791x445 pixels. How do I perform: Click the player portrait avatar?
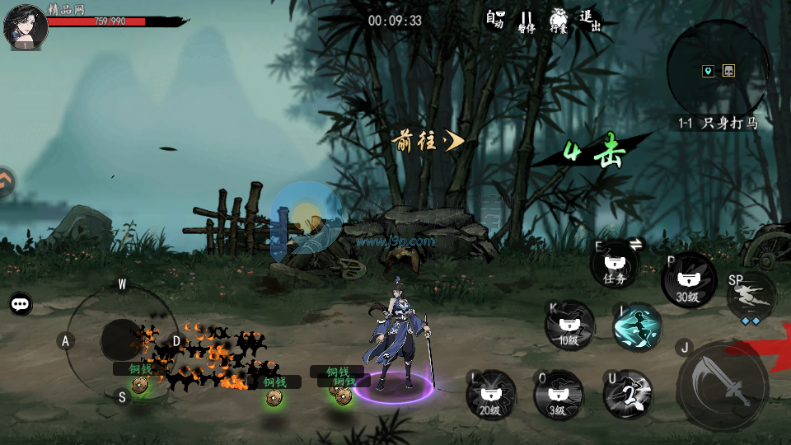click(x=24, y=26)
